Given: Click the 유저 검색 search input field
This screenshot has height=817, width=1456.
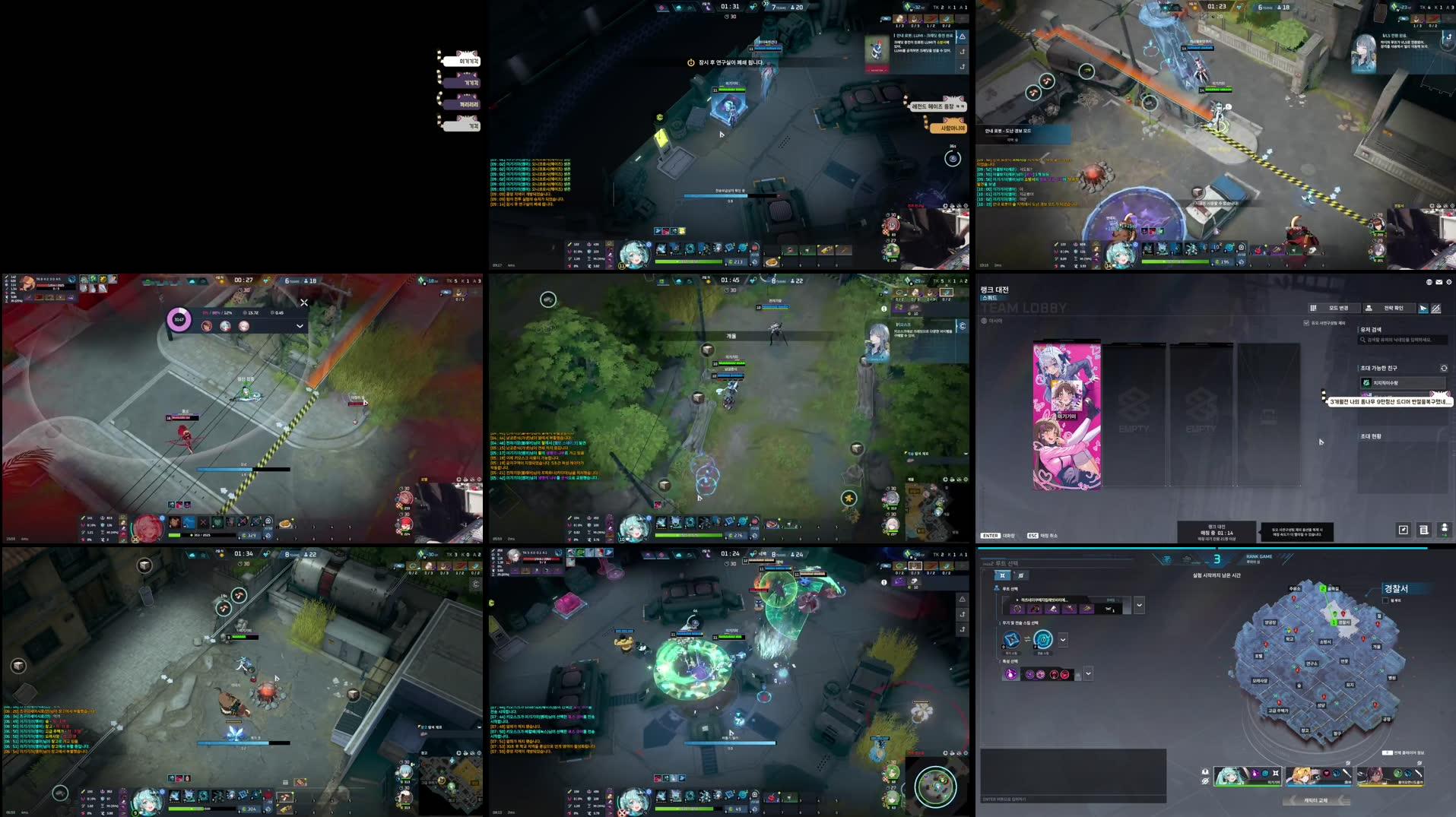Looking at the screenshot, I should point(1403,340).
